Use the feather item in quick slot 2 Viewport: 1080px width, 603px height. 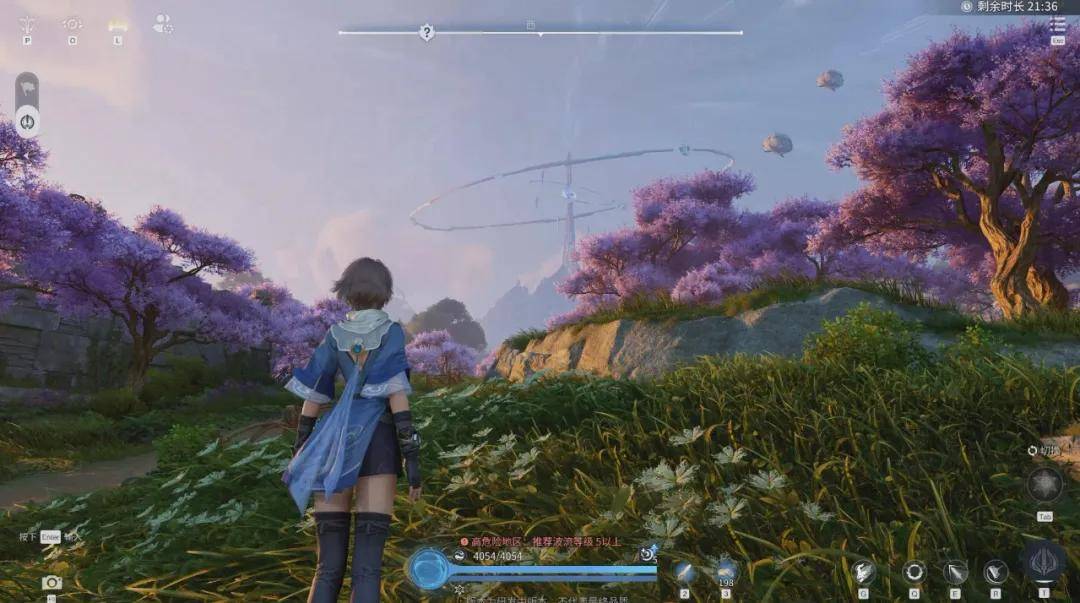(685, 572)
